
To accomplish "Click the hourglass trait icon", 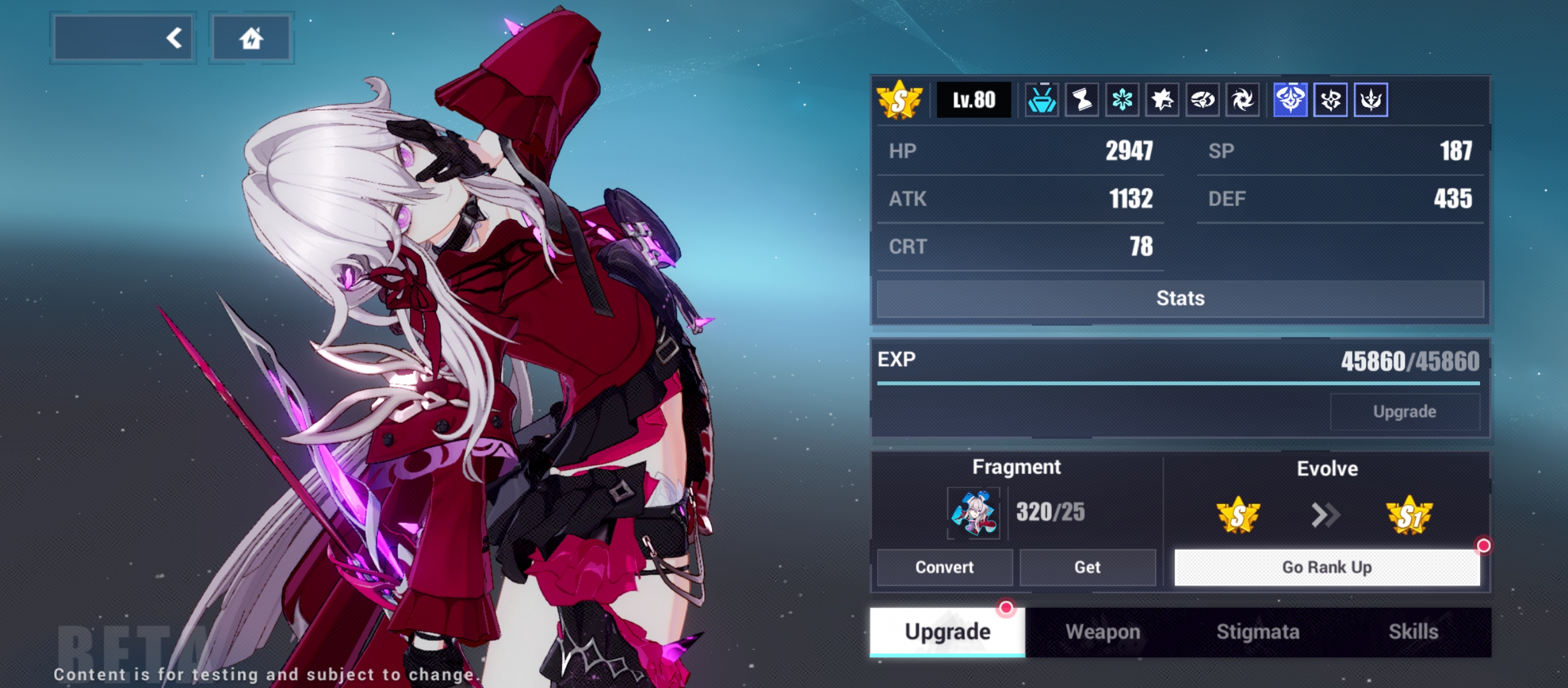I will (x=1083, y=100).
